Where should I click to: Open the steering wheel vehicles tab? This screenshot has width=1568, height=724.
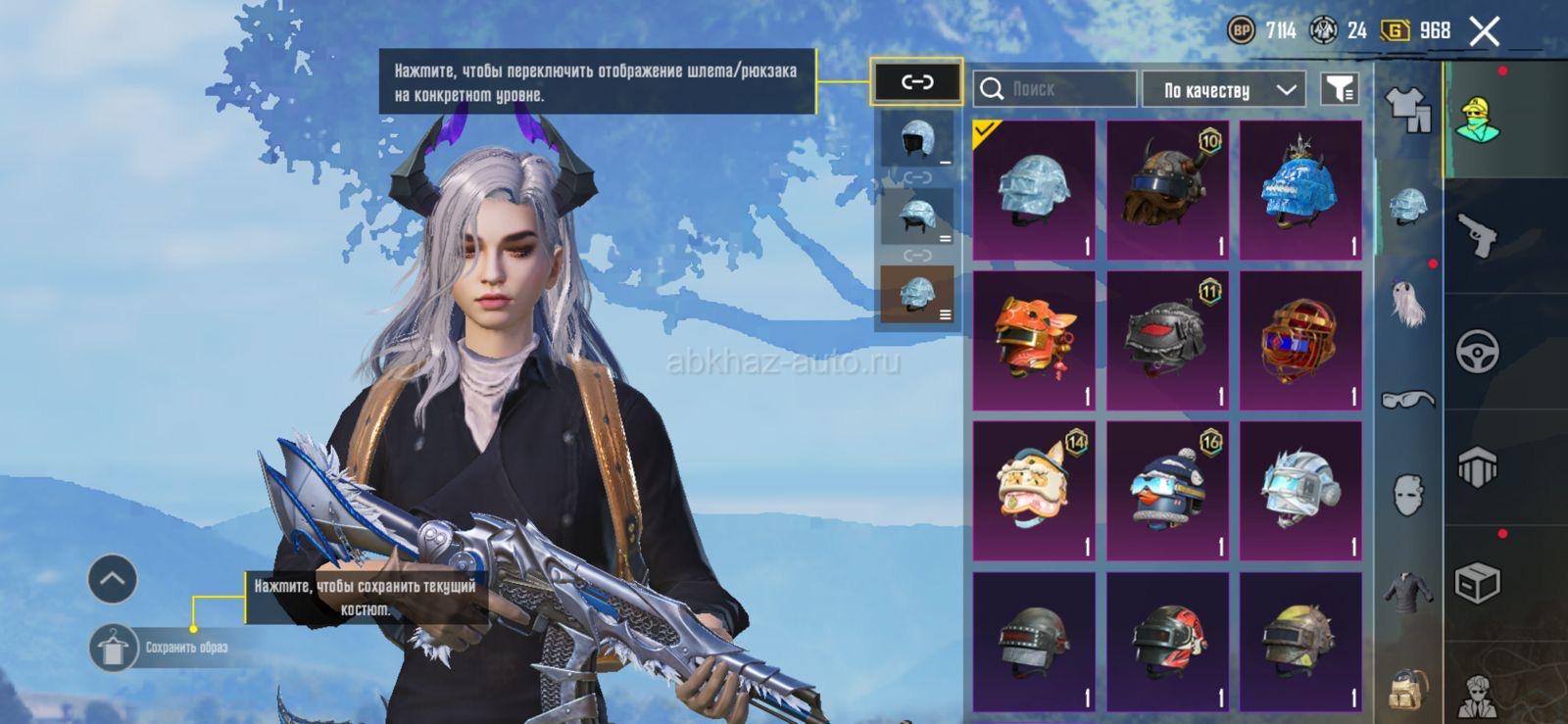(1477, 352)
